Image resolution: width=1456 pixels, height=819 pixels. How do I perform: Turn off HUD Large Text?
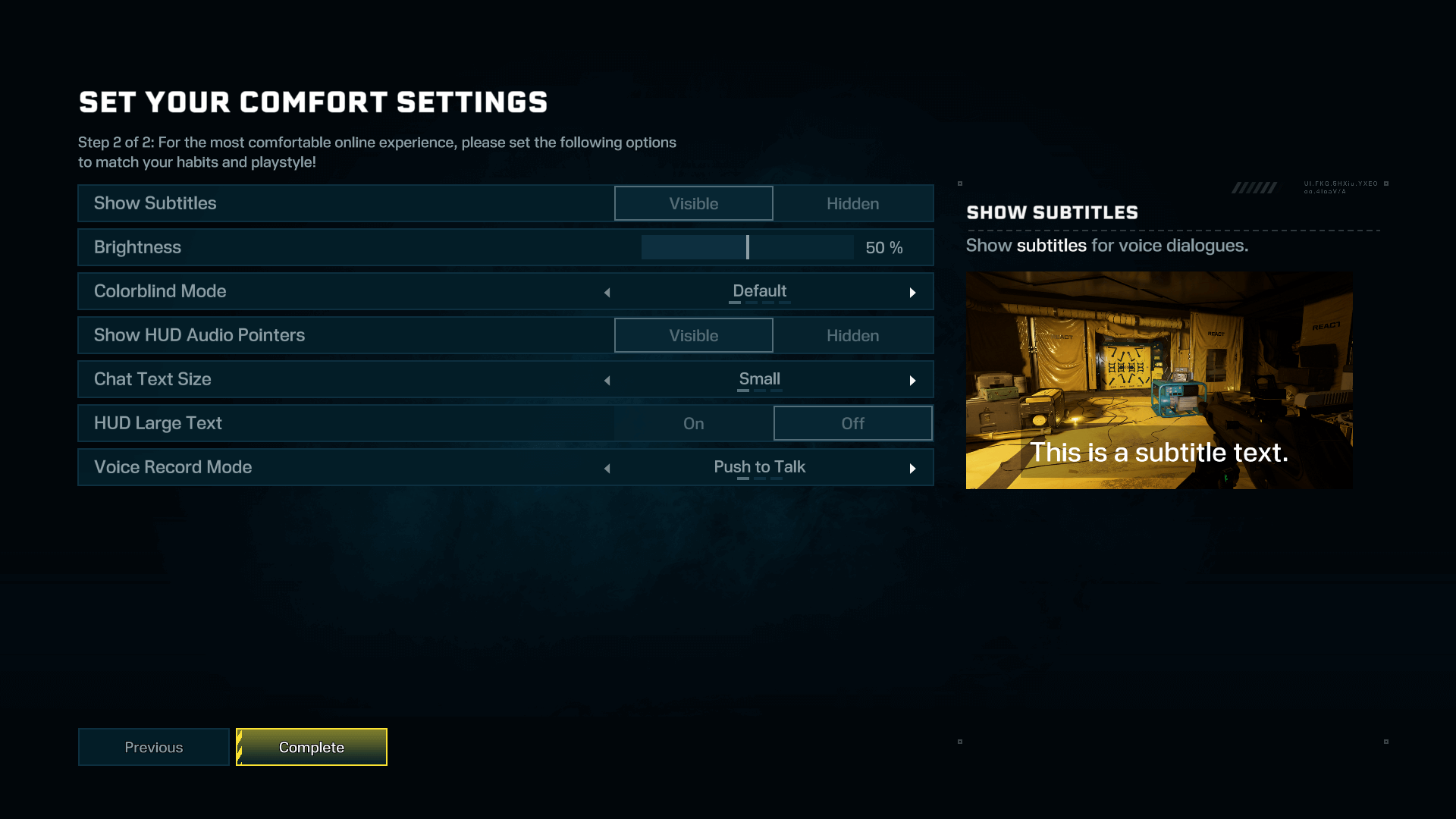click(852, 423)
